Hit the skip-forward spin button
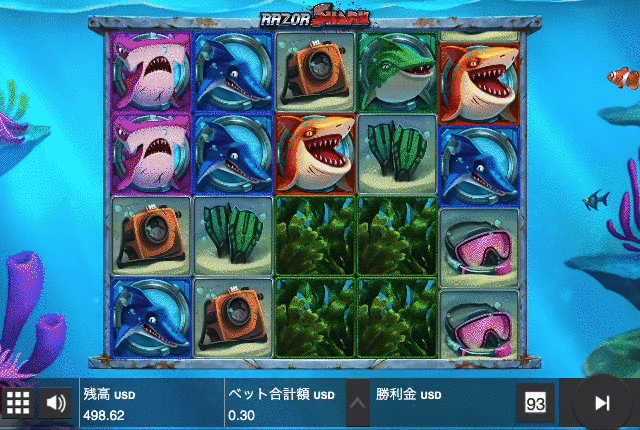The height and width of the screenshot is (430, 640). 602,403
